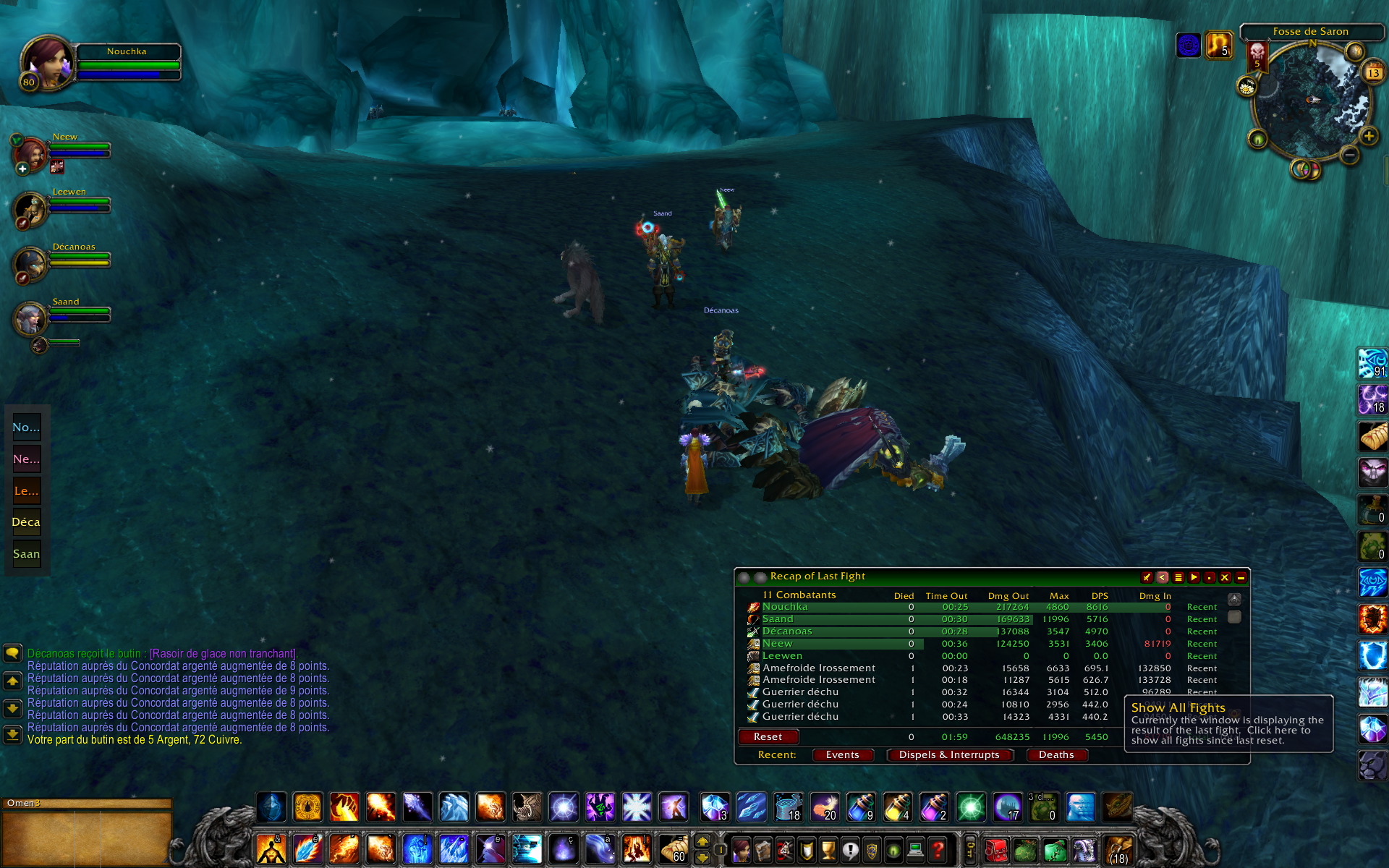Image resolution: width=1389 pixels, height=868 pixels.
Task: Use the bread food item stacked 60
Action: (x=673, y=849)
